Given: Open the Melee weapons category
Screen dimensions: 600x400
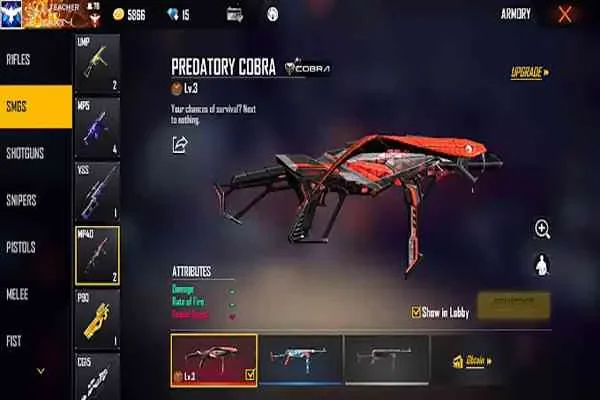Looking at the screenshot, I should pos(20,294).
